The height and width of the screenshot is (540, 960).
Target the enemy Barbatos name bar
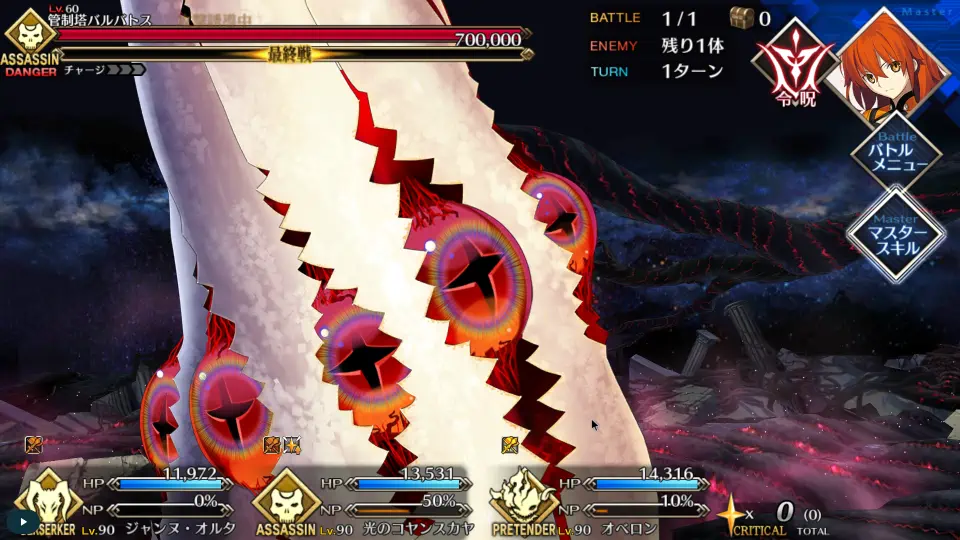pyautogui.click(x=290, y=38)
